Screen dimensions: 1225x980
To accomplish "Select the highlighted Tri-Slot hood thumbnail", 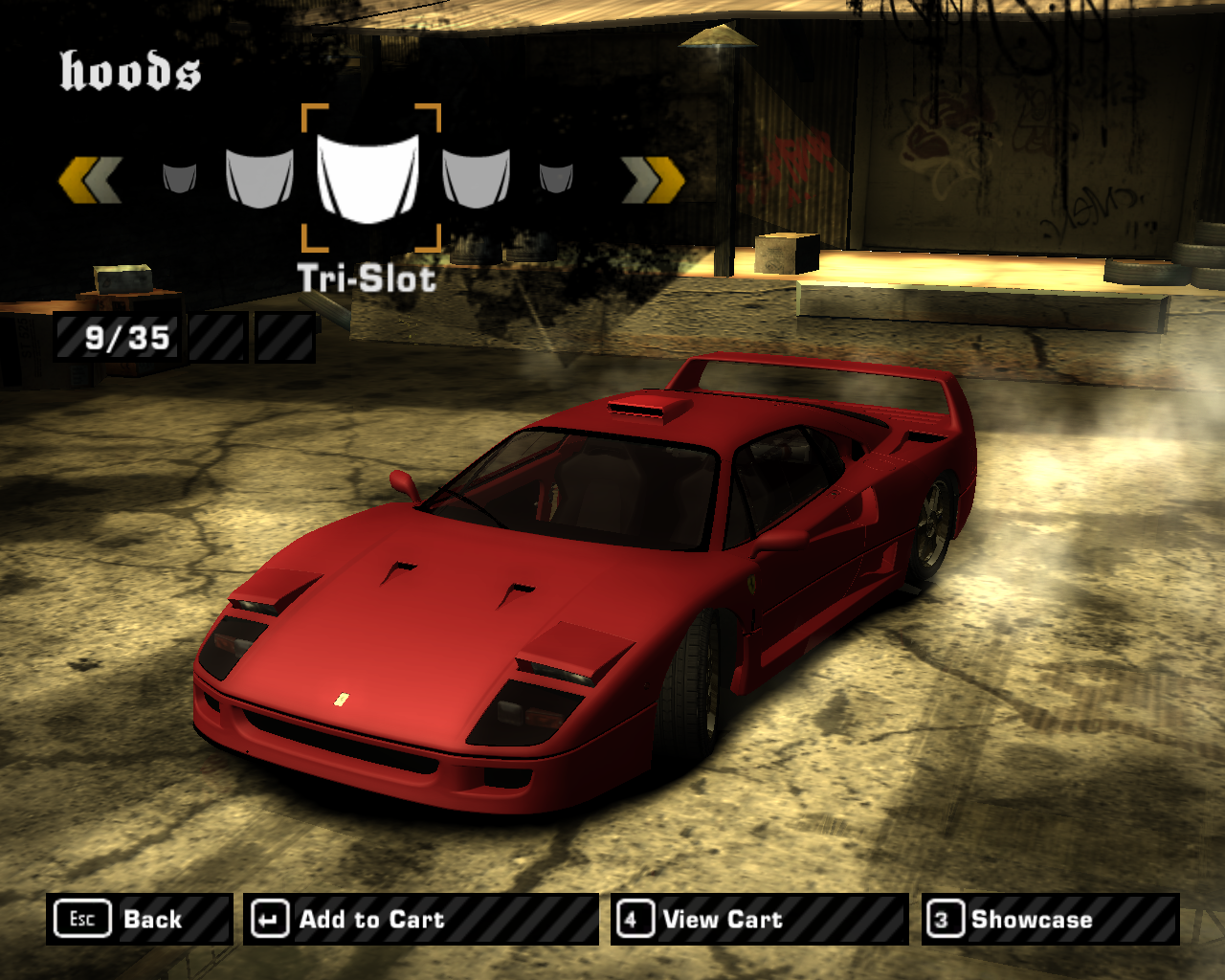I will click(x=370, y=177).
